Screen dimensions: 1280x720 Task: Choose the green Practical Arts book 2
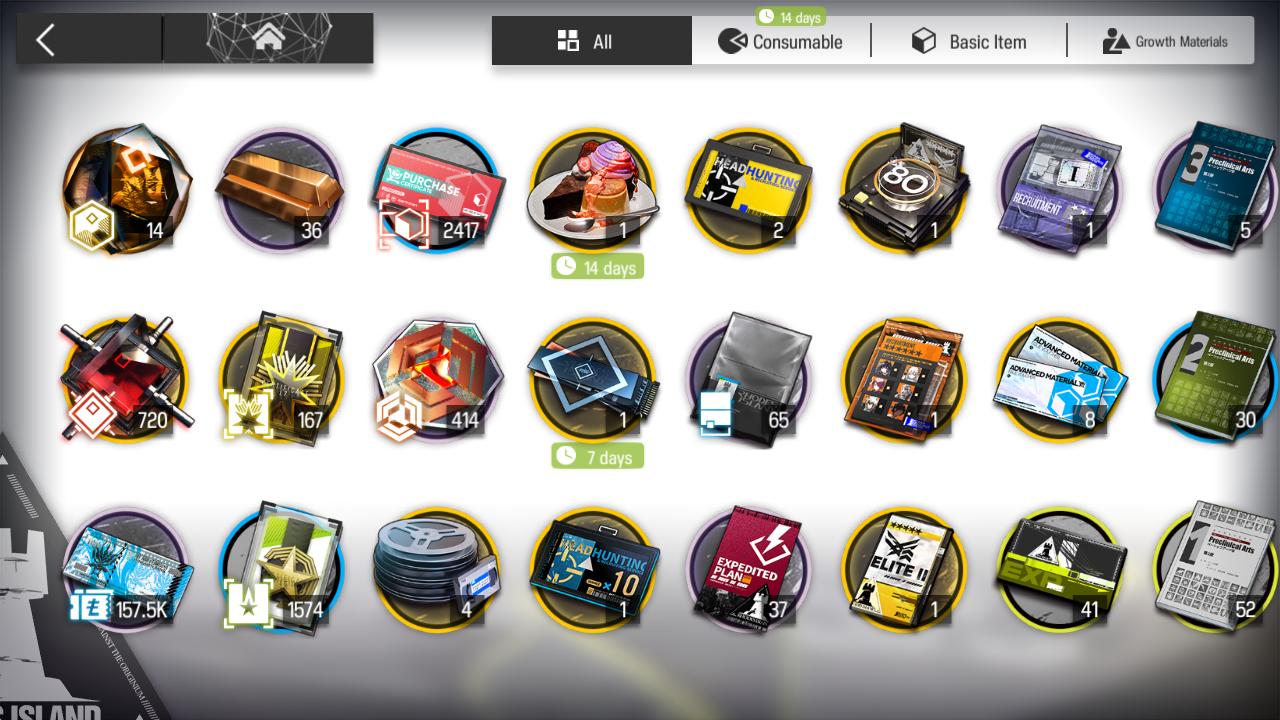1215,378
